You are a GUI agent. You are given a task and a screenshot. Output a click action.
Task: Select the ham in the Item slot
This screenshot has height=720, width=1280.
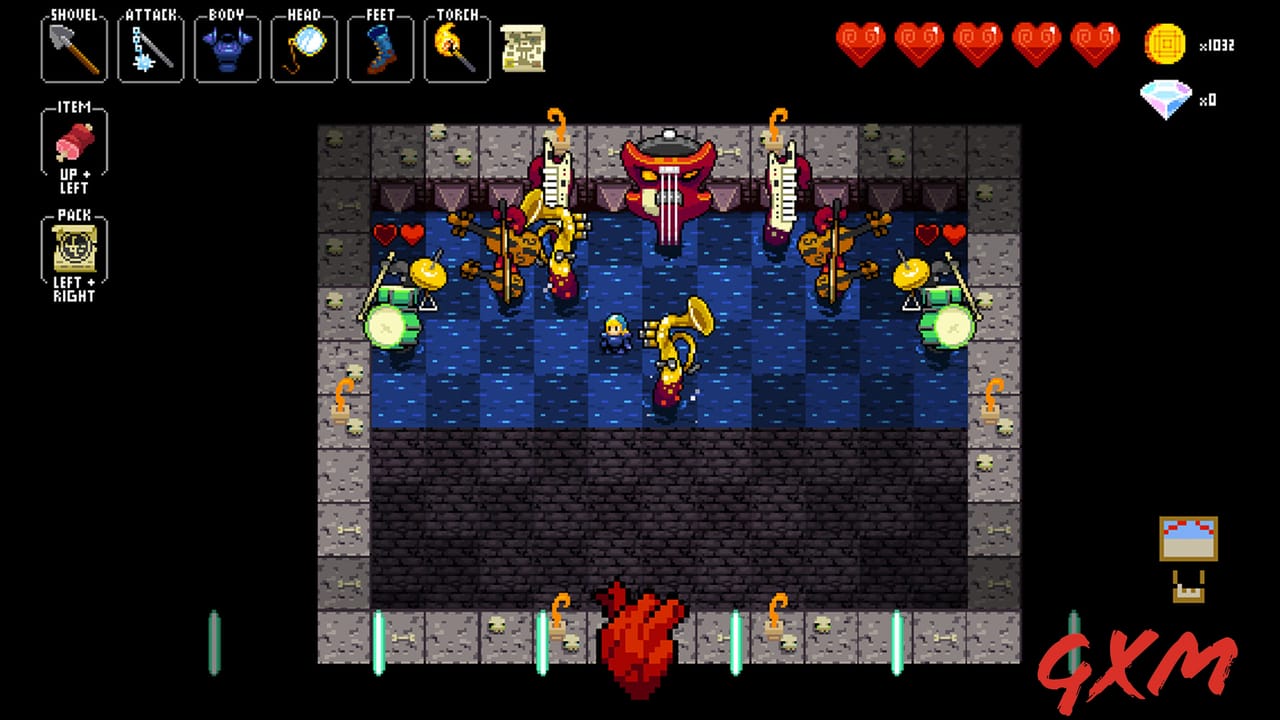click(x=73, y=142)
